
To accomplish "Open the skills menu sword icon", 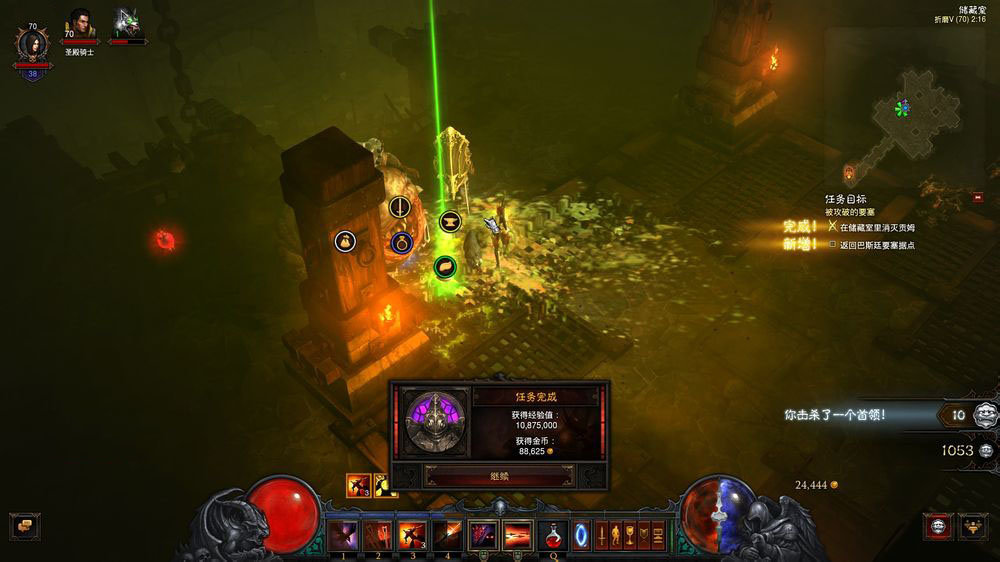I will (602, 535).
